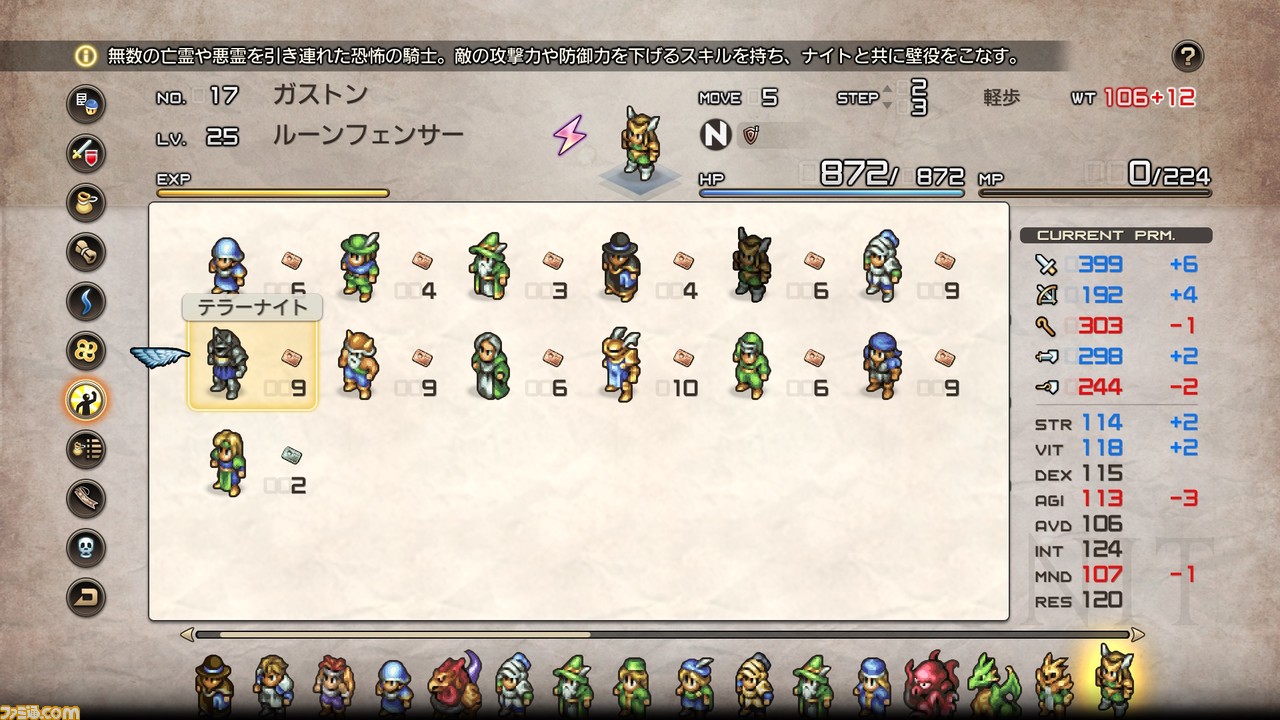
Task: Click the STEP down arrow
Action: 887,105
